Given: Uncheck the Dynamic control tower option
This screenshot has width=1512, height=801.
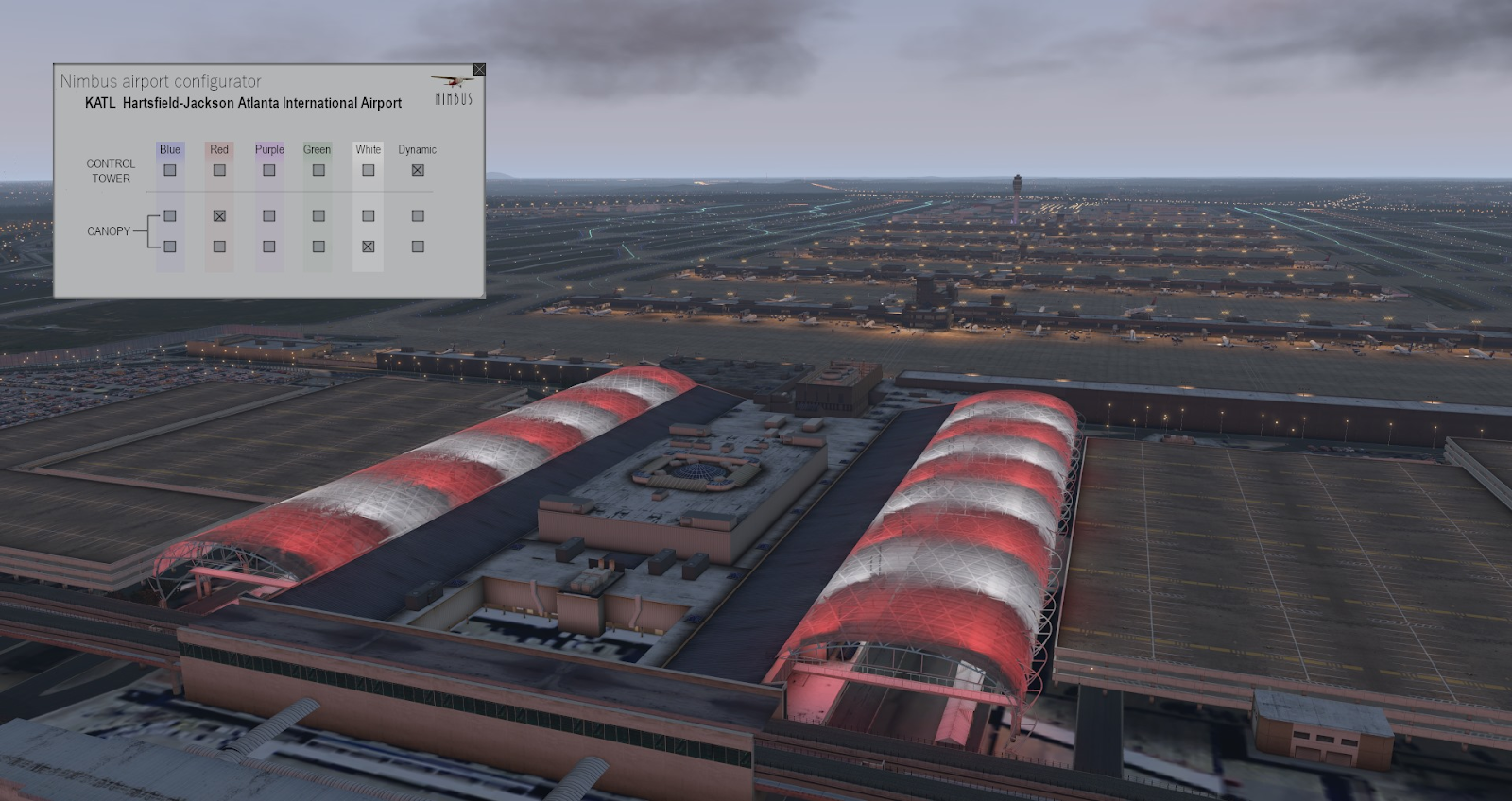Looking at the screenshot, I should (x=418, y=170).
